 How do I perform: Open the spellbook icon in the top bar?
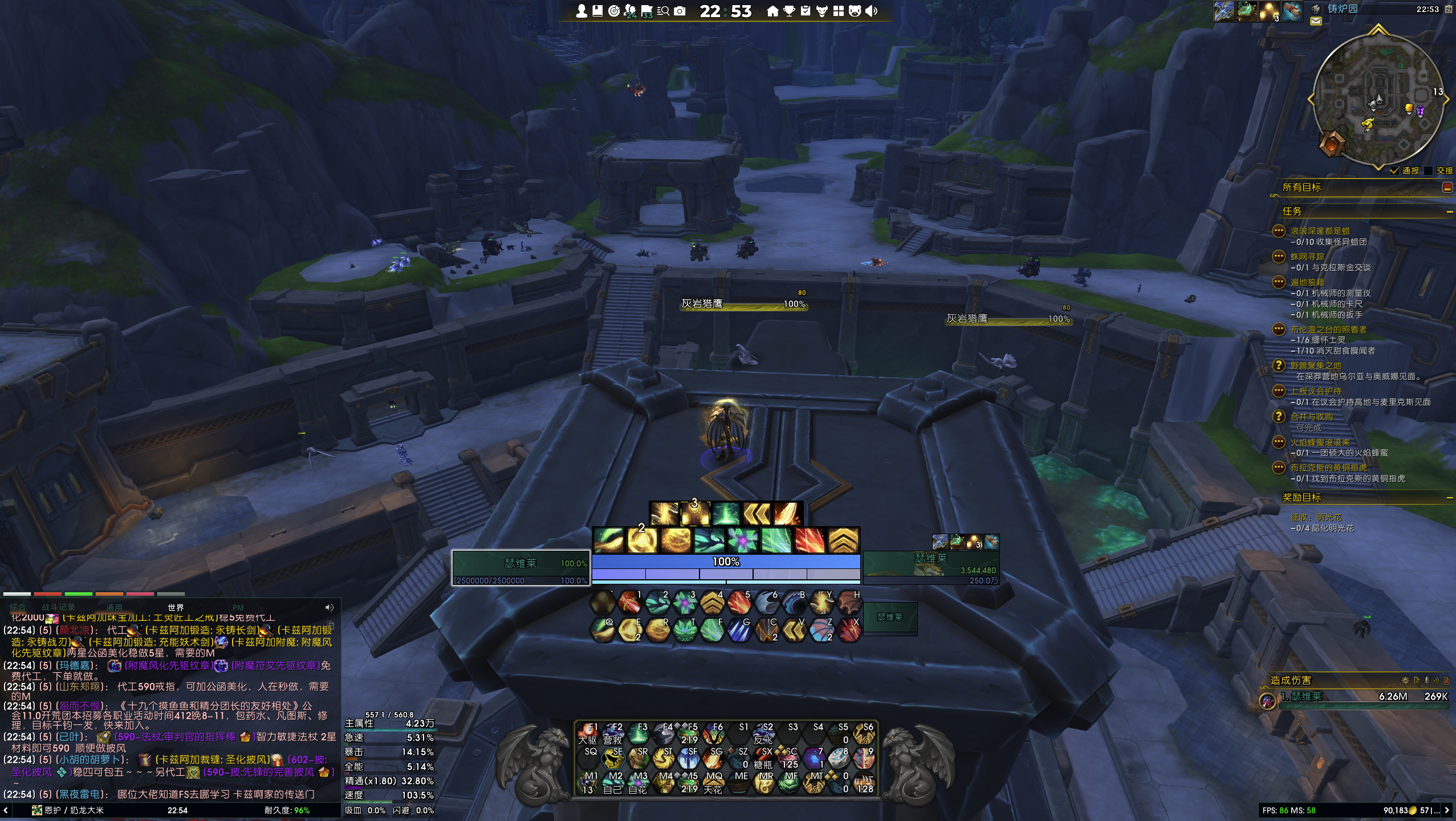pos(597,10)
